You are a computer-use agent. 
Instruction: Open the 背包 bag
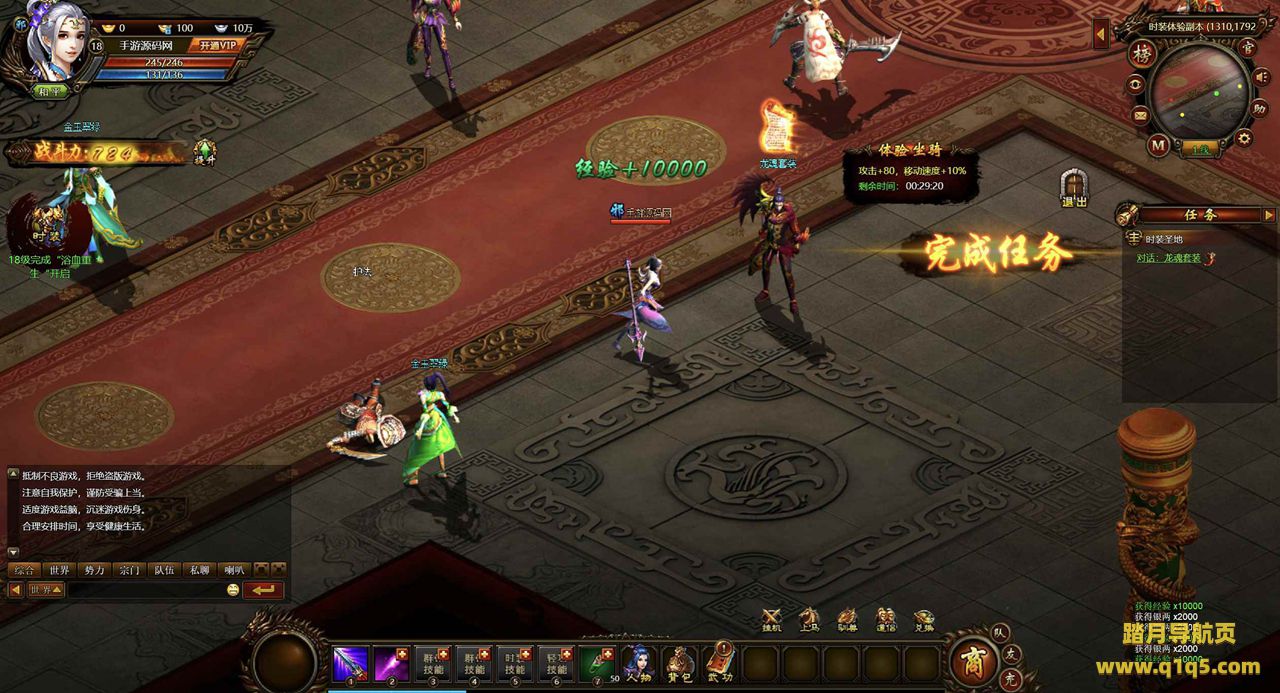pyautogui.click(x=679, y=662)
